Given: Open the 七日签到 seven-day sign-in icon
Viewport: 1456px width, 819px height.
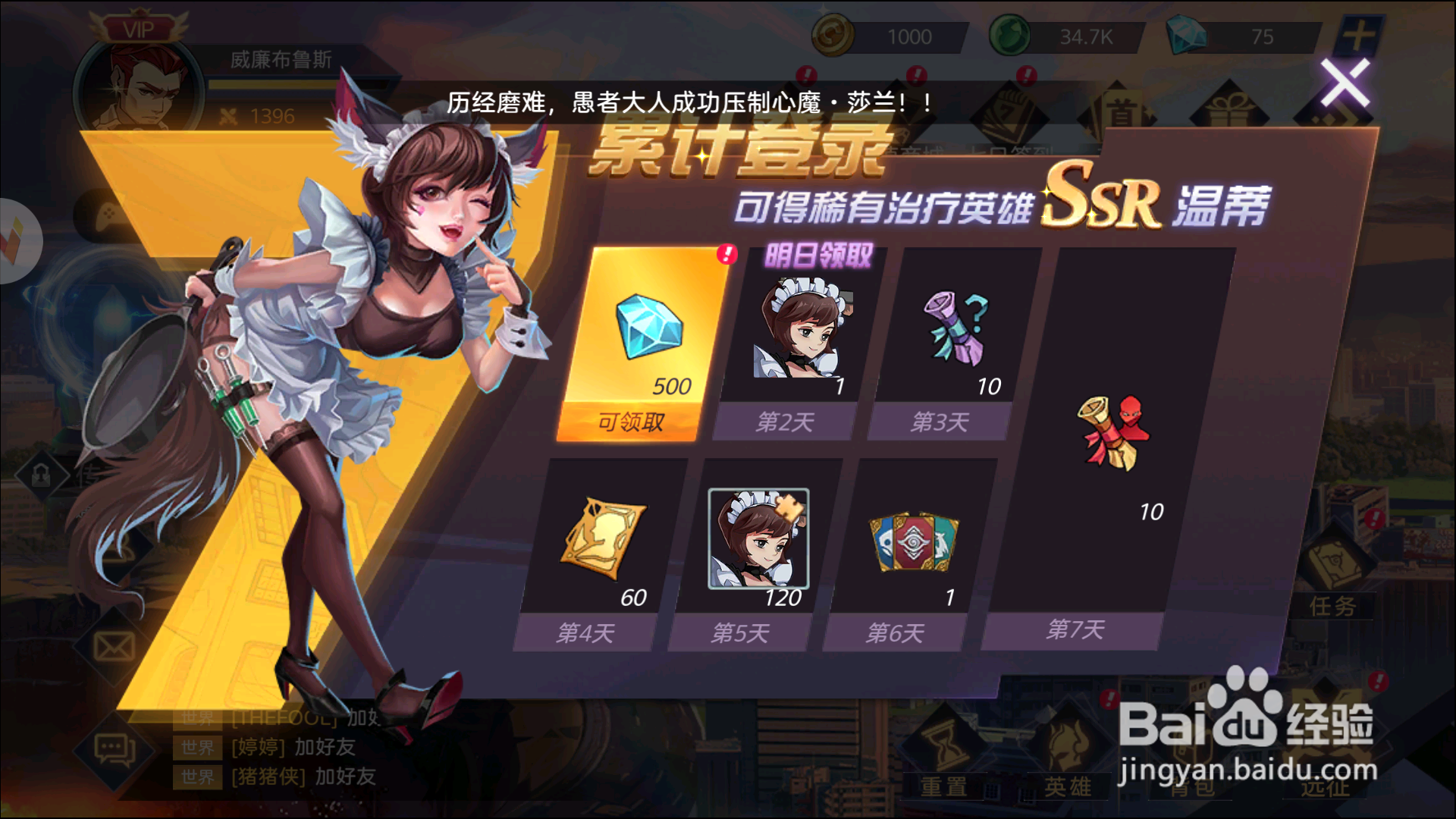Looking at the screenshot, I should click(1009, 110).
